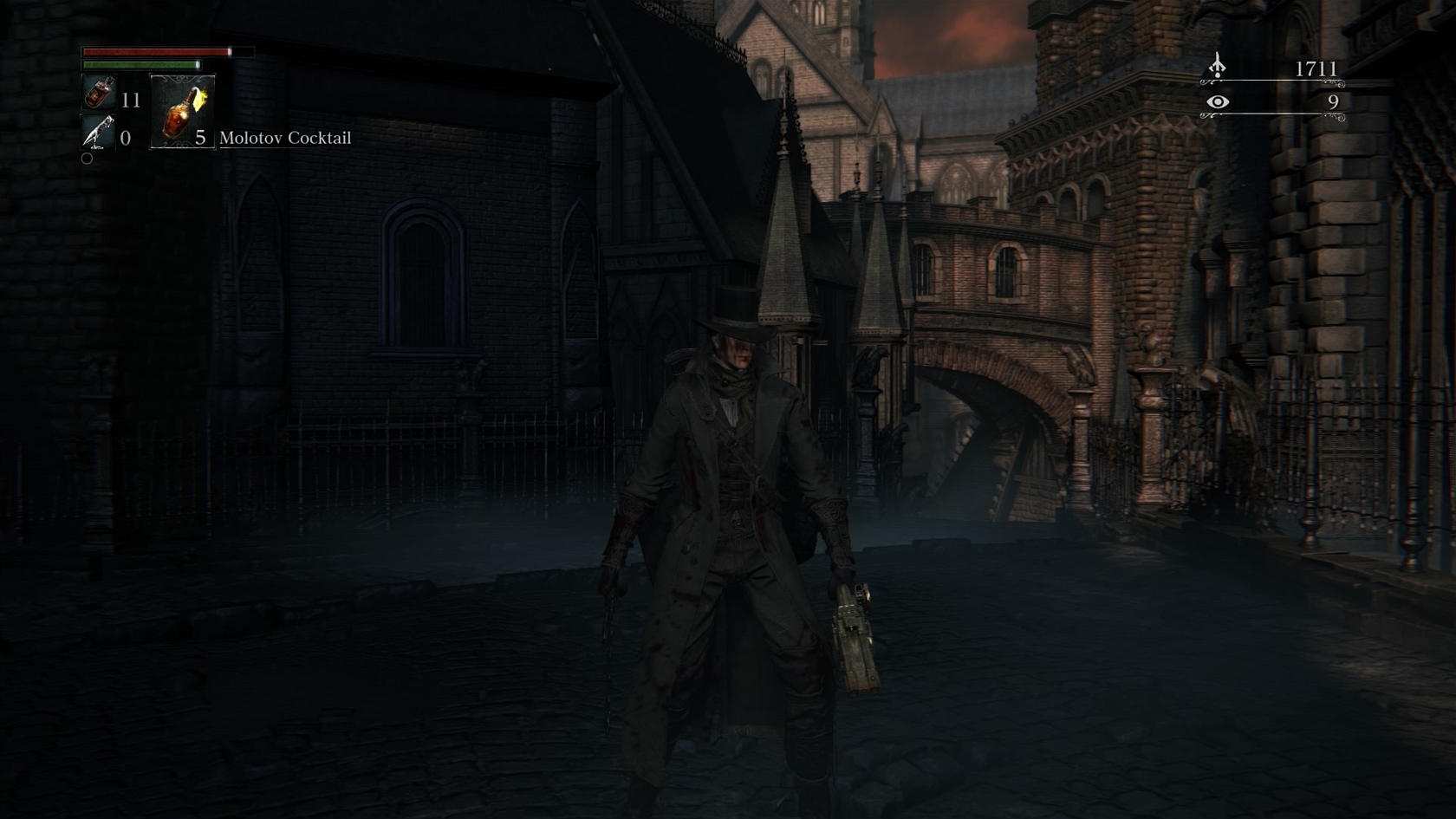Screen dimensions: 1456x819
Task: Use the Blood Vial icon
Action: [100, 92]
